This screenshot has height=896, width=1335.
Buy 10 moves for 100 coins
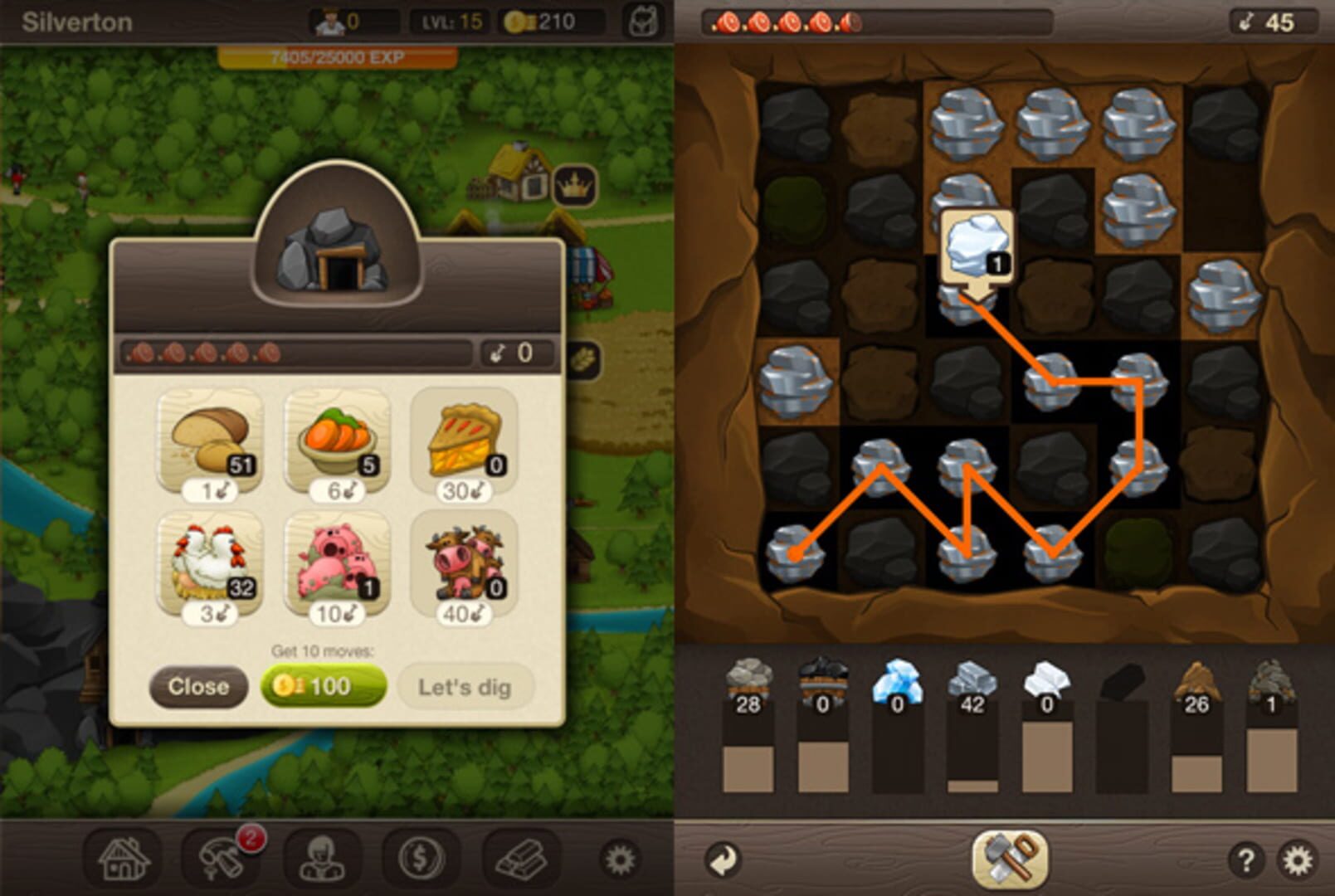323,687
